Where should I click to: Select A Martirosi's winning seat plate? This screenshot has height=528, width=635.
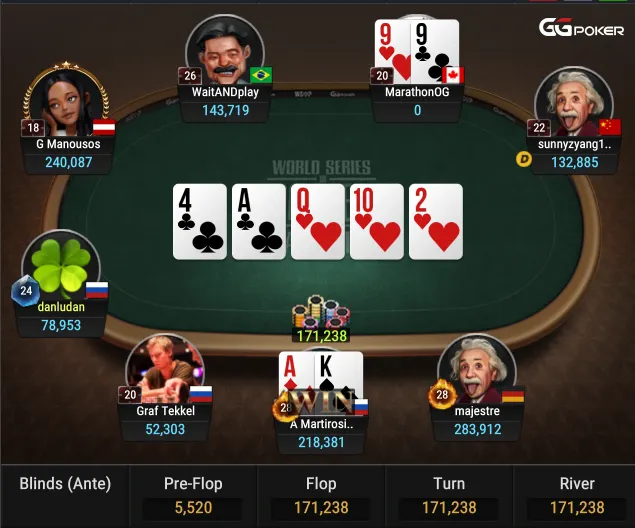(x=321, y=432)
